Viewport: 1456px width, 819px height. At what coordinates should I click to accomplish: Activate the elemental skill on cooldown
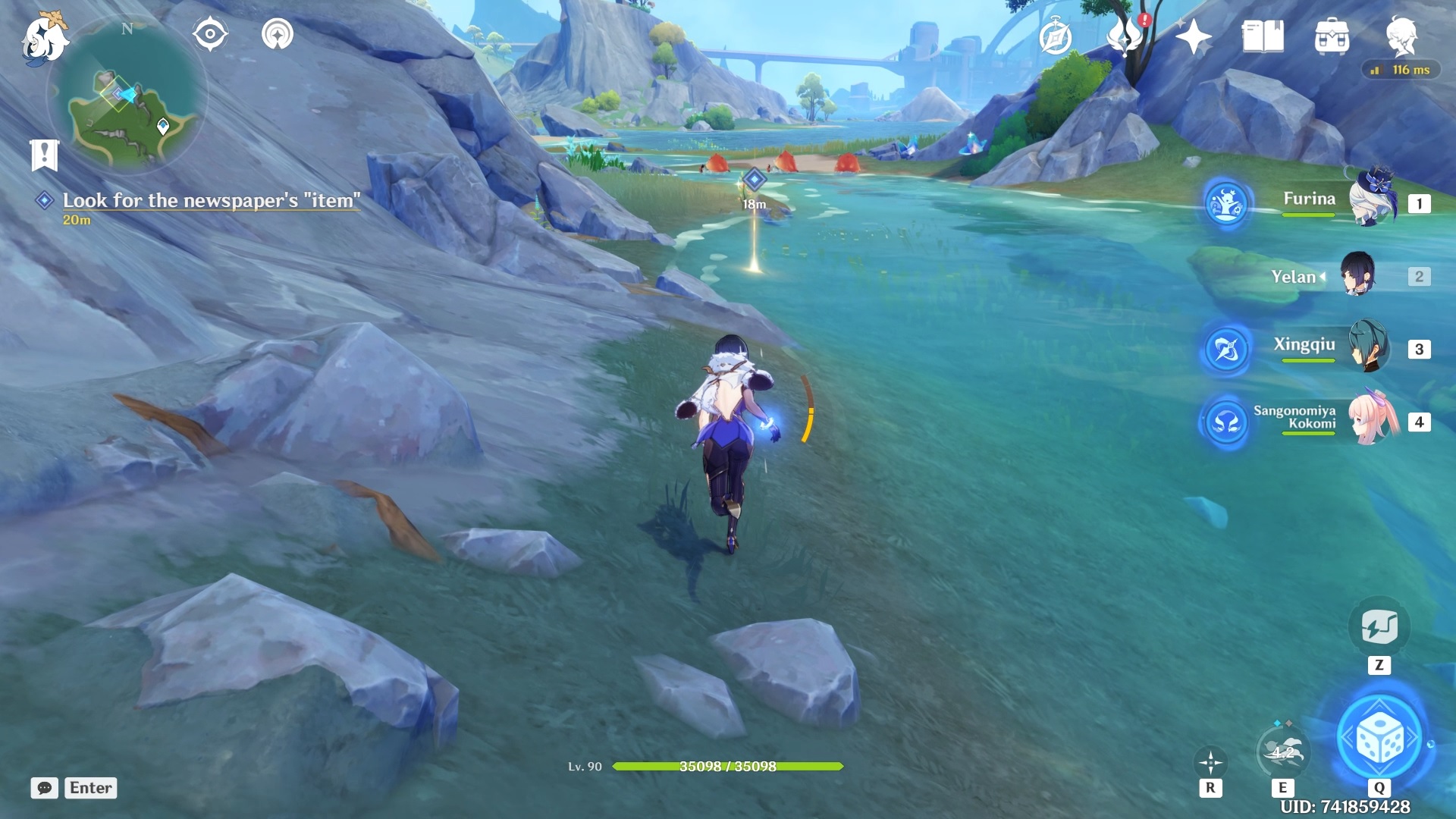[x=1282, y=752]
